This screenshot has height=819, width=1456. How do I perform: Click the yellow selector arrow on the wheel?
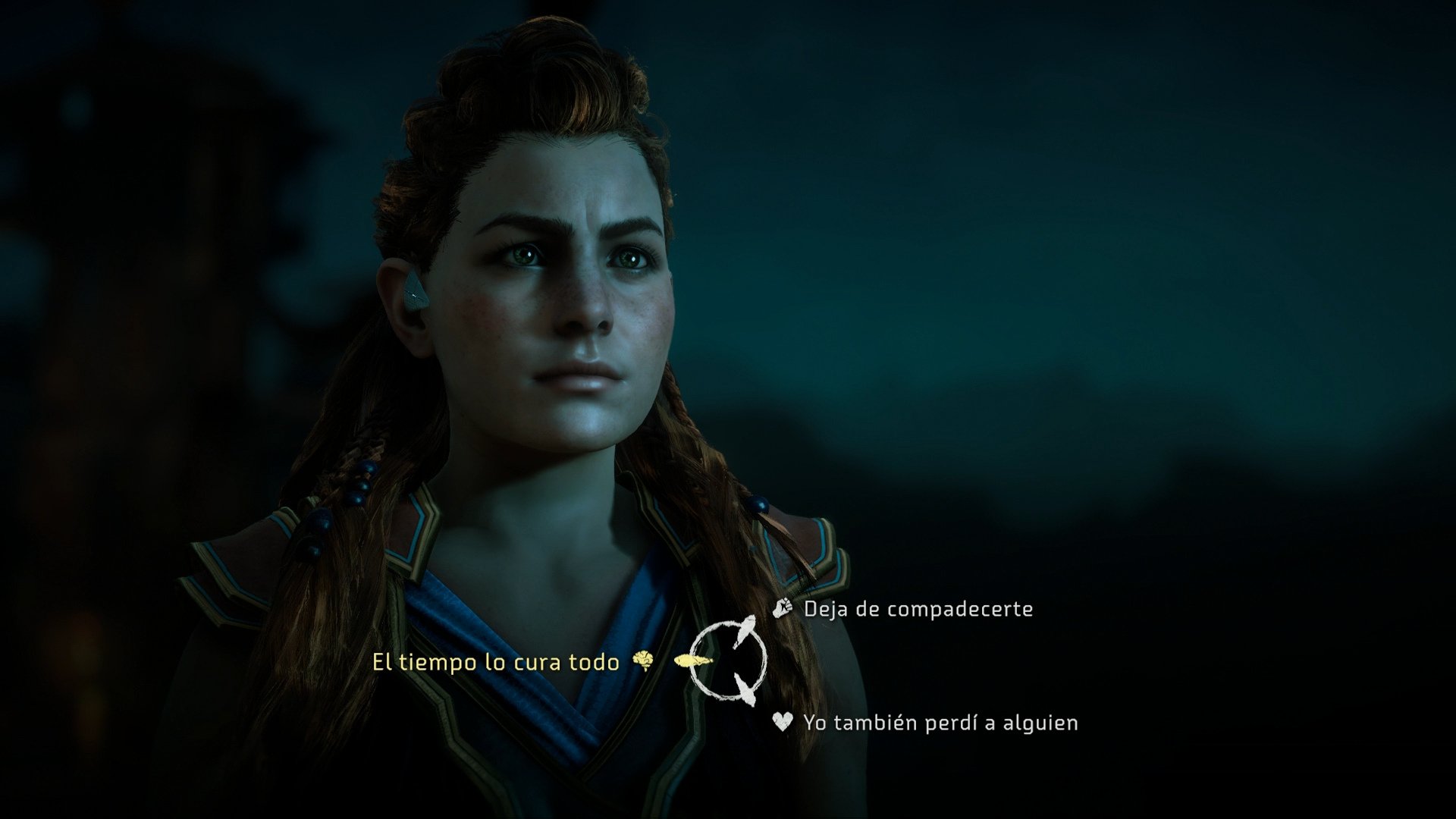[x=692, y=661]
